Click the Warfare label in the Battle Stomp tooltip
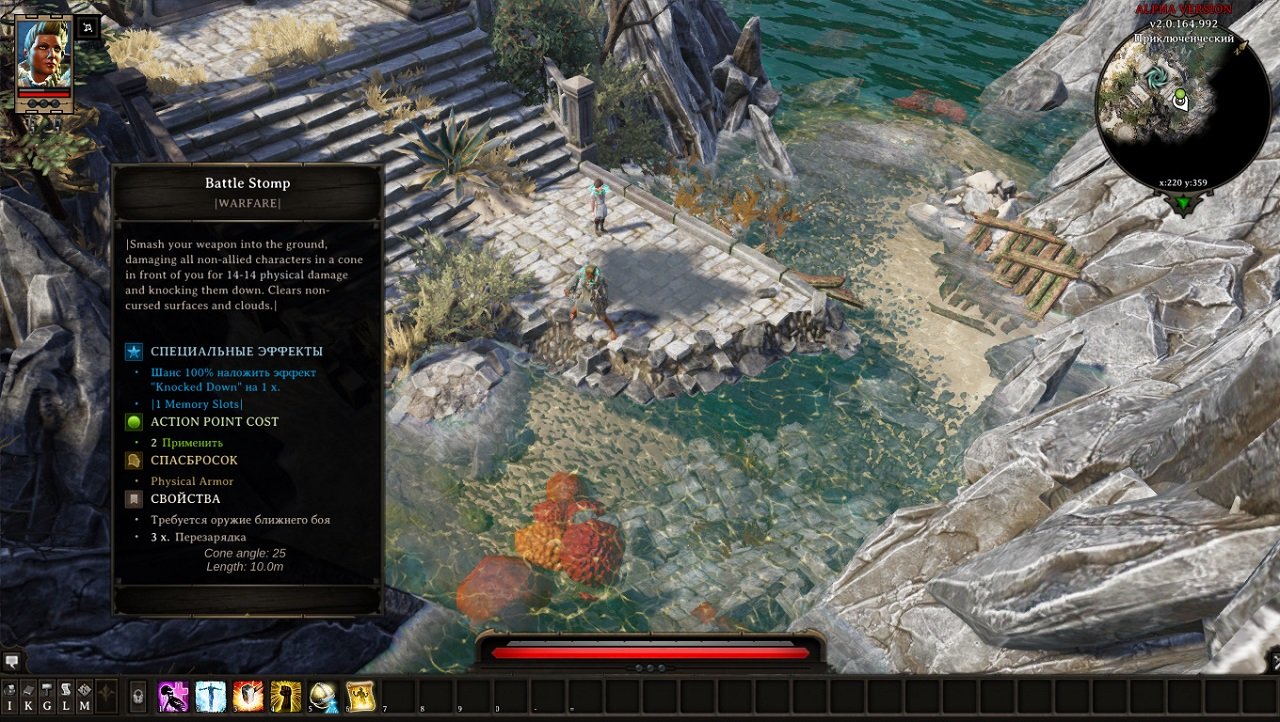 248,202
